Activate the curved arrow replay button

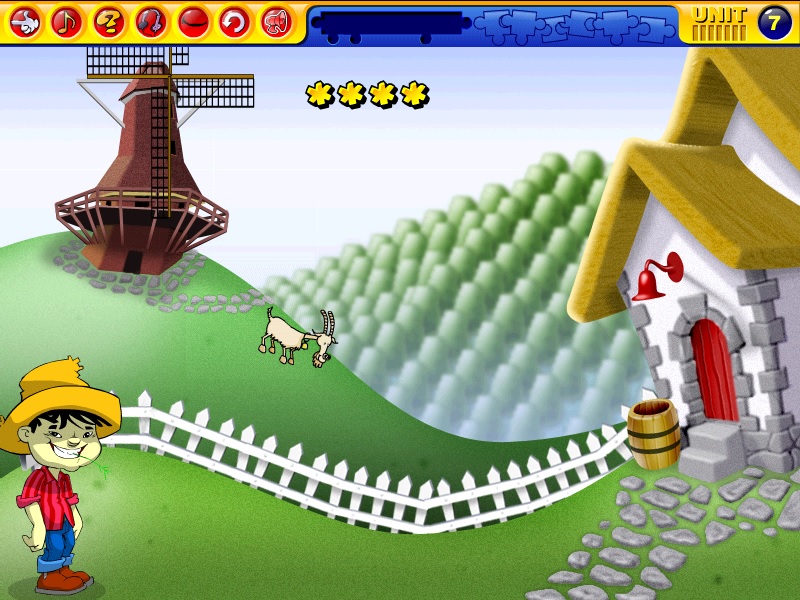click(235, 20)
